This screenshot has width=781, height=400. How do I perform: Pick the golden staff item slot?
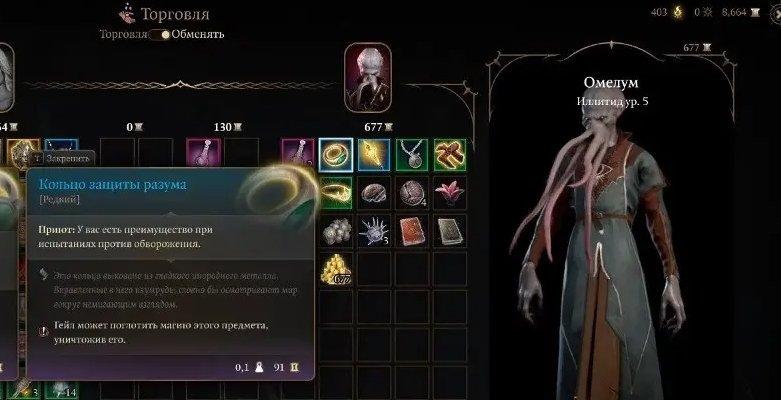coord(374,154)
